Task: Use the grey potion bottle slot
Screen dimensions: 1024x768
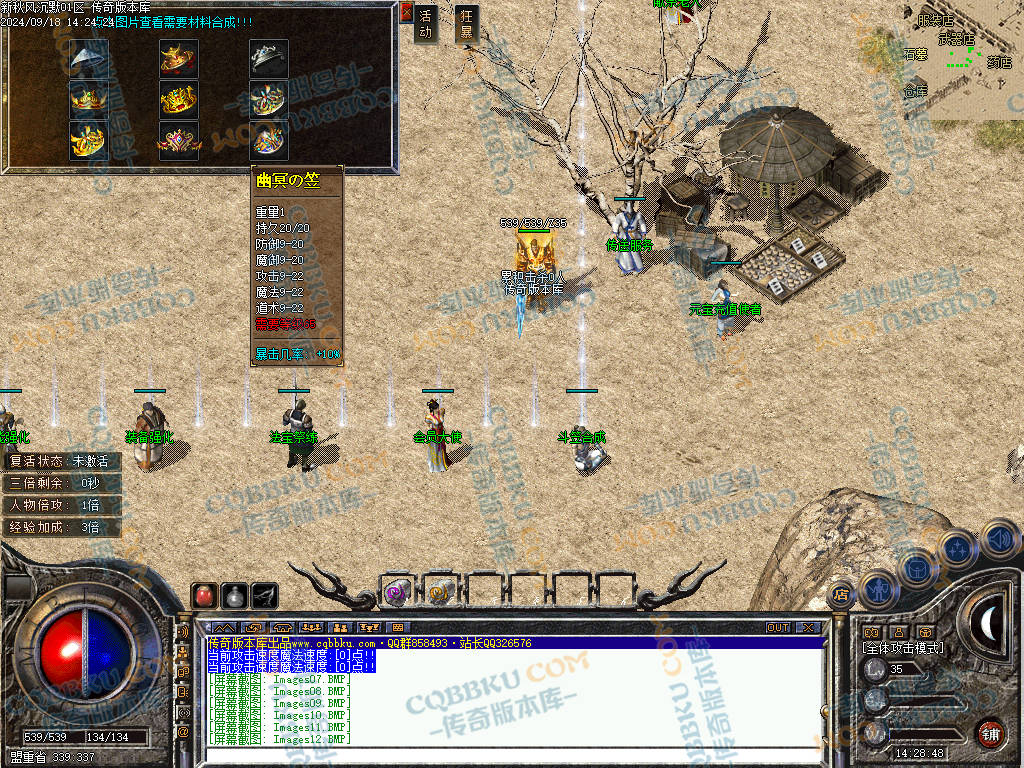Action: (x=235, y=595)
